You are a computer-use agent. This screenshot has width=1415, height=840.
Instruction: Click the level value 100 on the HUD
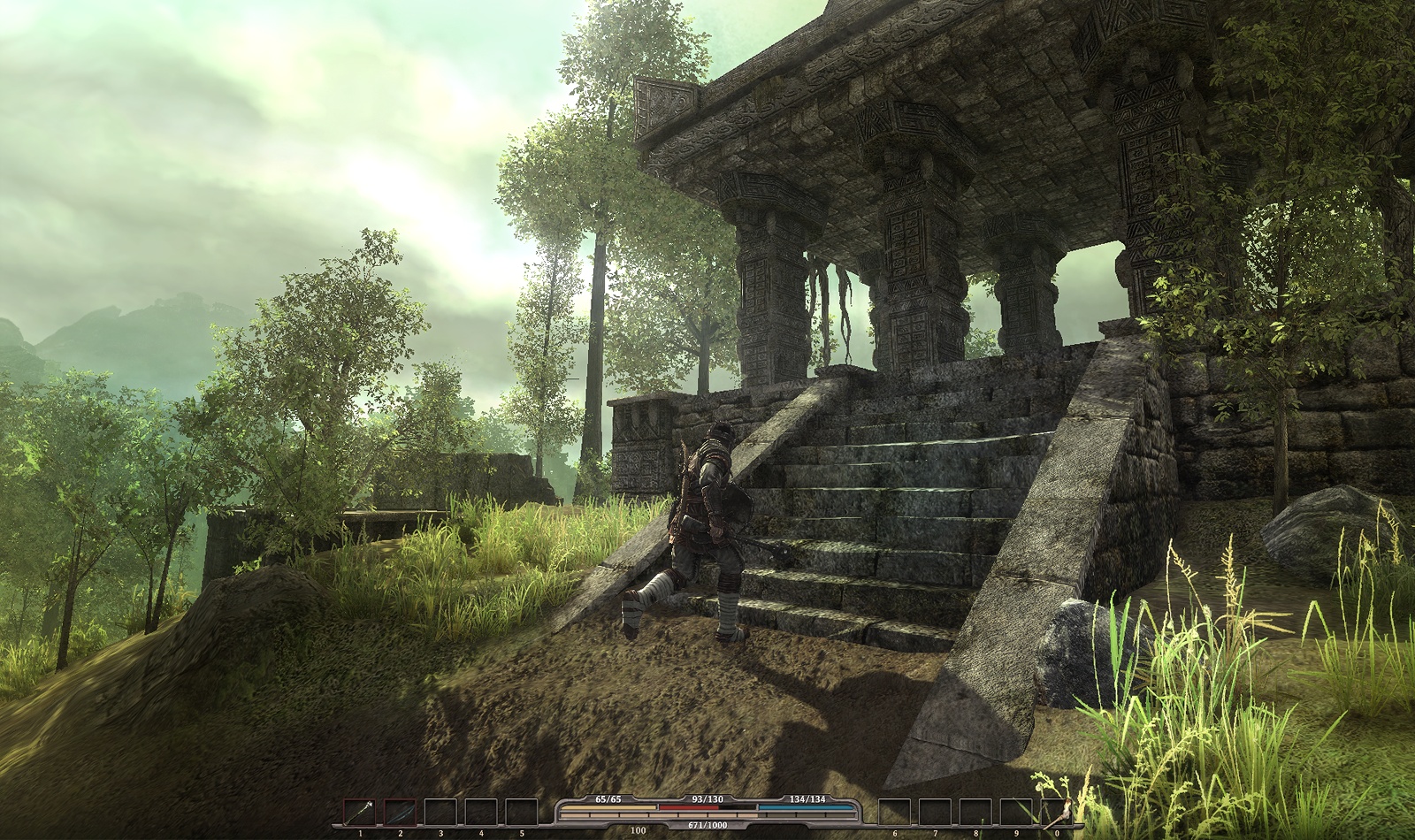point(637,829)
